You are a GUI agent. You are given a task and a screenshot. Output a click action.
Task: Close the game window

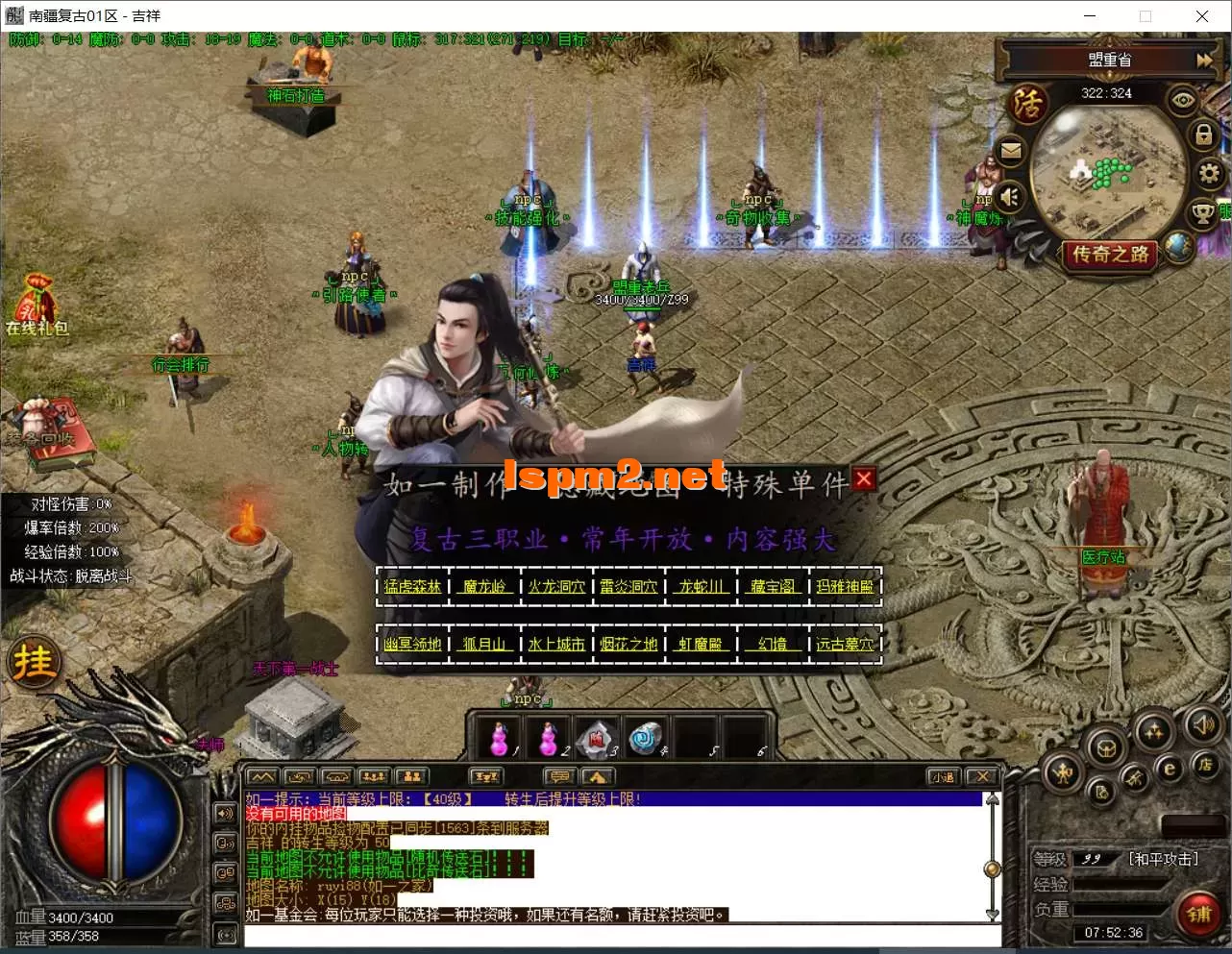point(1201,15)
